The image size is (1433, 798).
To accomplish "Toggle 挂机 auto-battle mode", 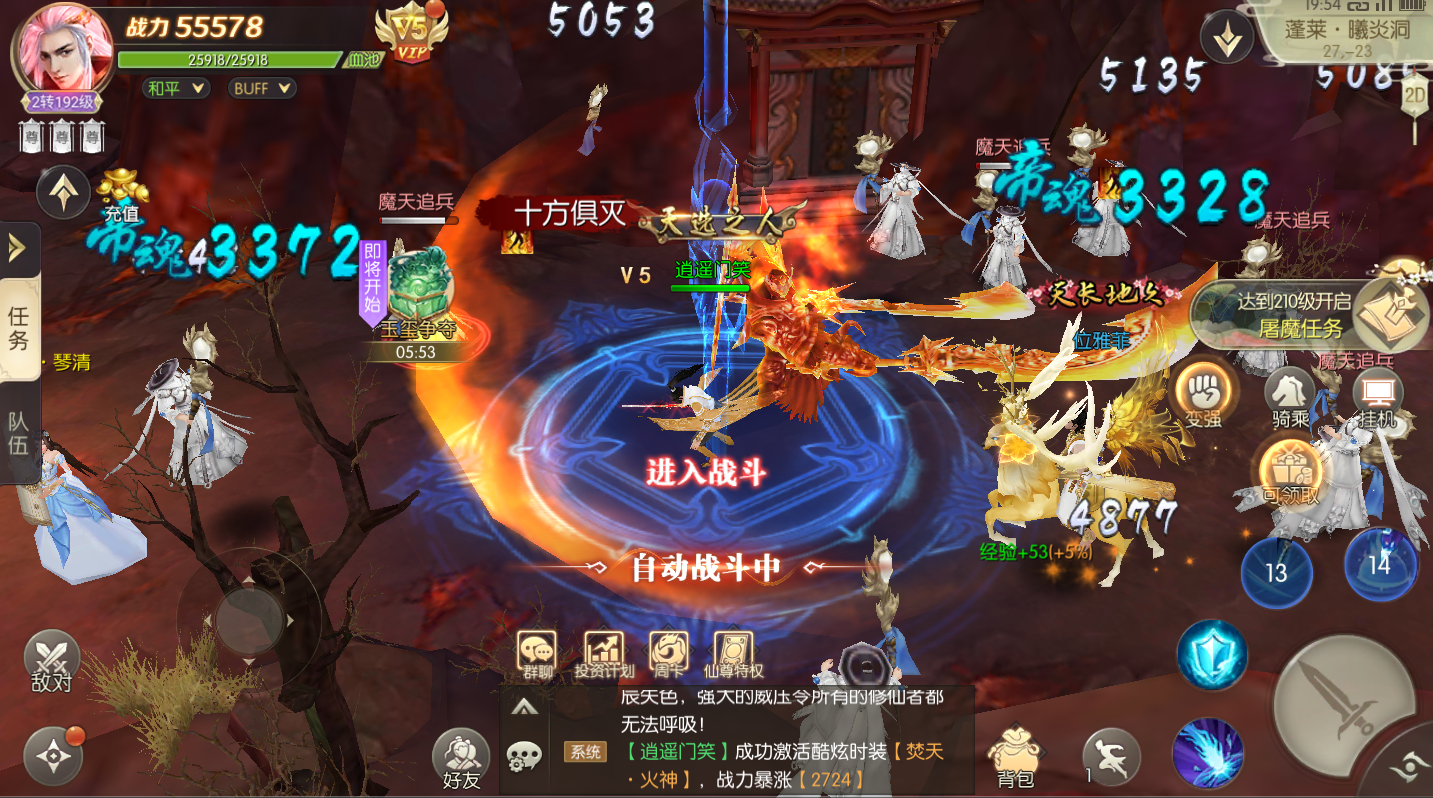I will [1377, 394].
